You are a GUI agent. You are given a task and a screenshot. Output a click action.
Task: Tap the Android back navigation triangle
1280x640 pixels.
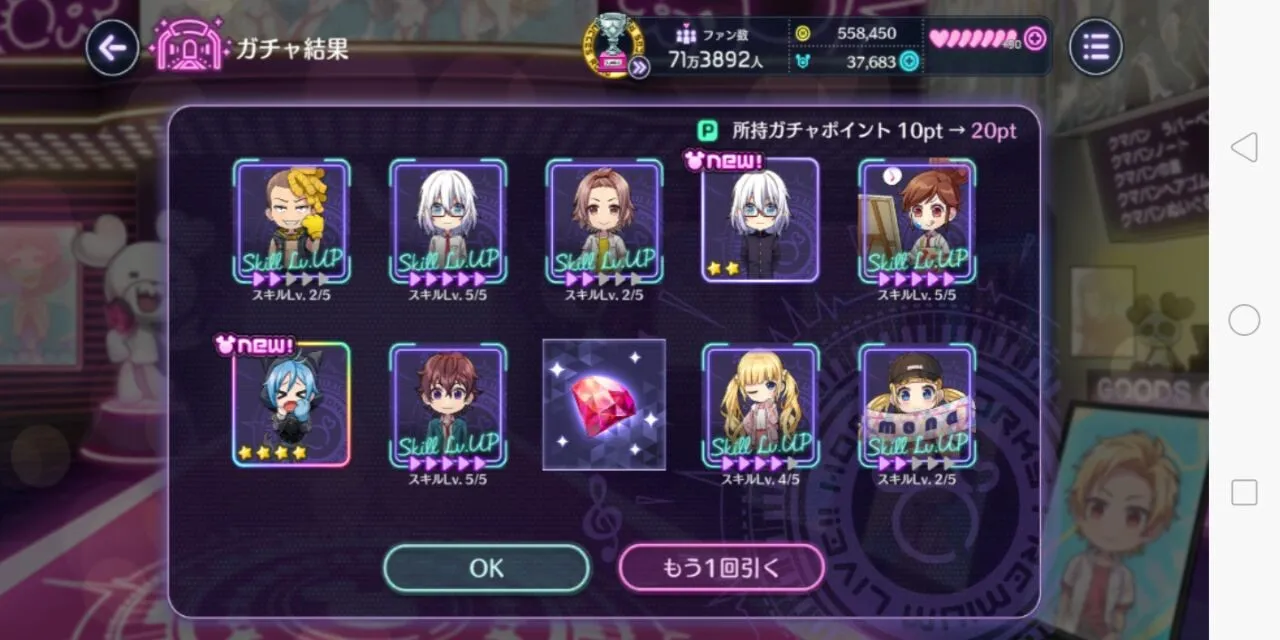tap(1243, 148)
